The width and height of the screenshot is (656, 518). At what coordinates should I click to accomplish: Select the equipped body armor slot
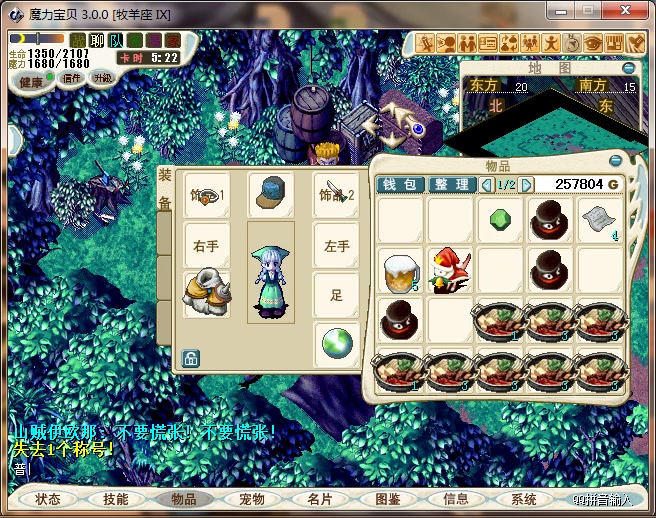(207, 295)
